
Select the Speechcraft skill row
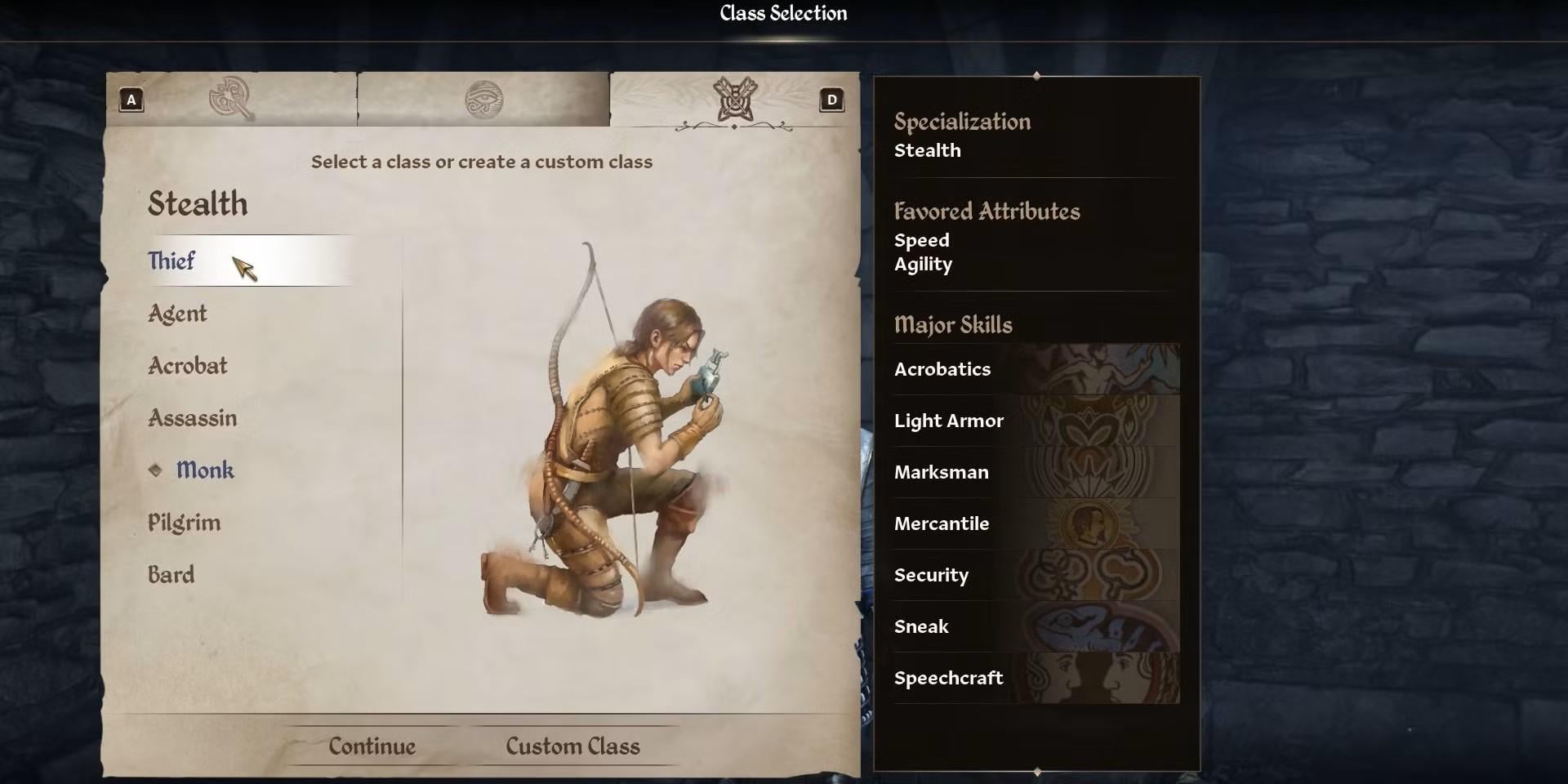[x=1036, y=678]
